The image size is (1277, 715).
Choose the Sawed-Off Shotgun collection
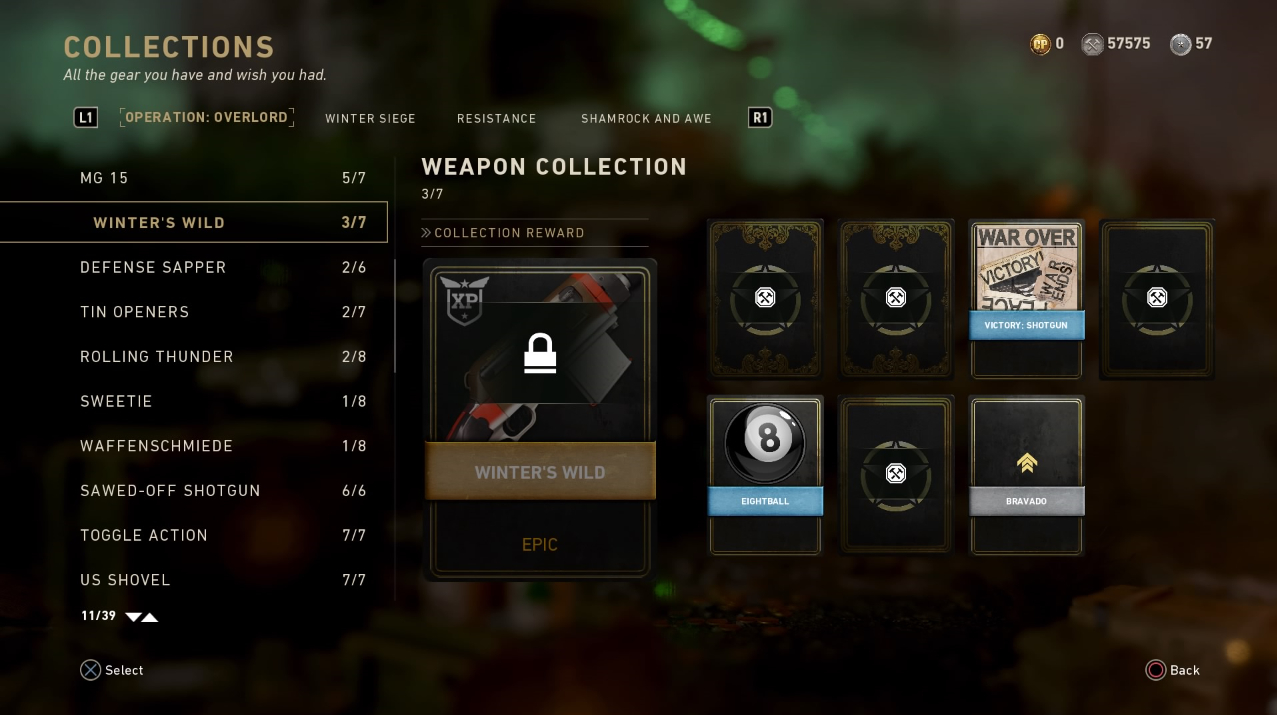pos(193,490)
